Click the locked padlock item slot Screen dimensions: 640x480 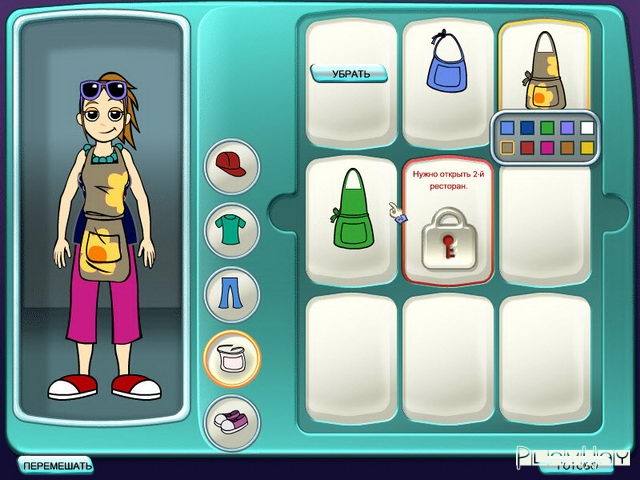point(447,240)
